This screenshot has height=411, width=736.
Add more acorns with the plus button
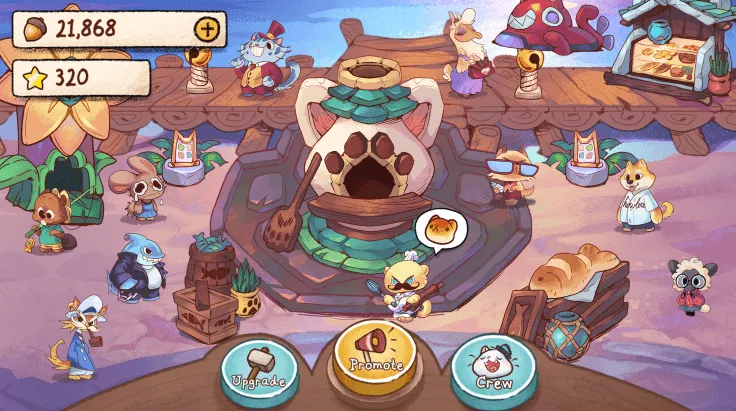(x=207, y=29)
